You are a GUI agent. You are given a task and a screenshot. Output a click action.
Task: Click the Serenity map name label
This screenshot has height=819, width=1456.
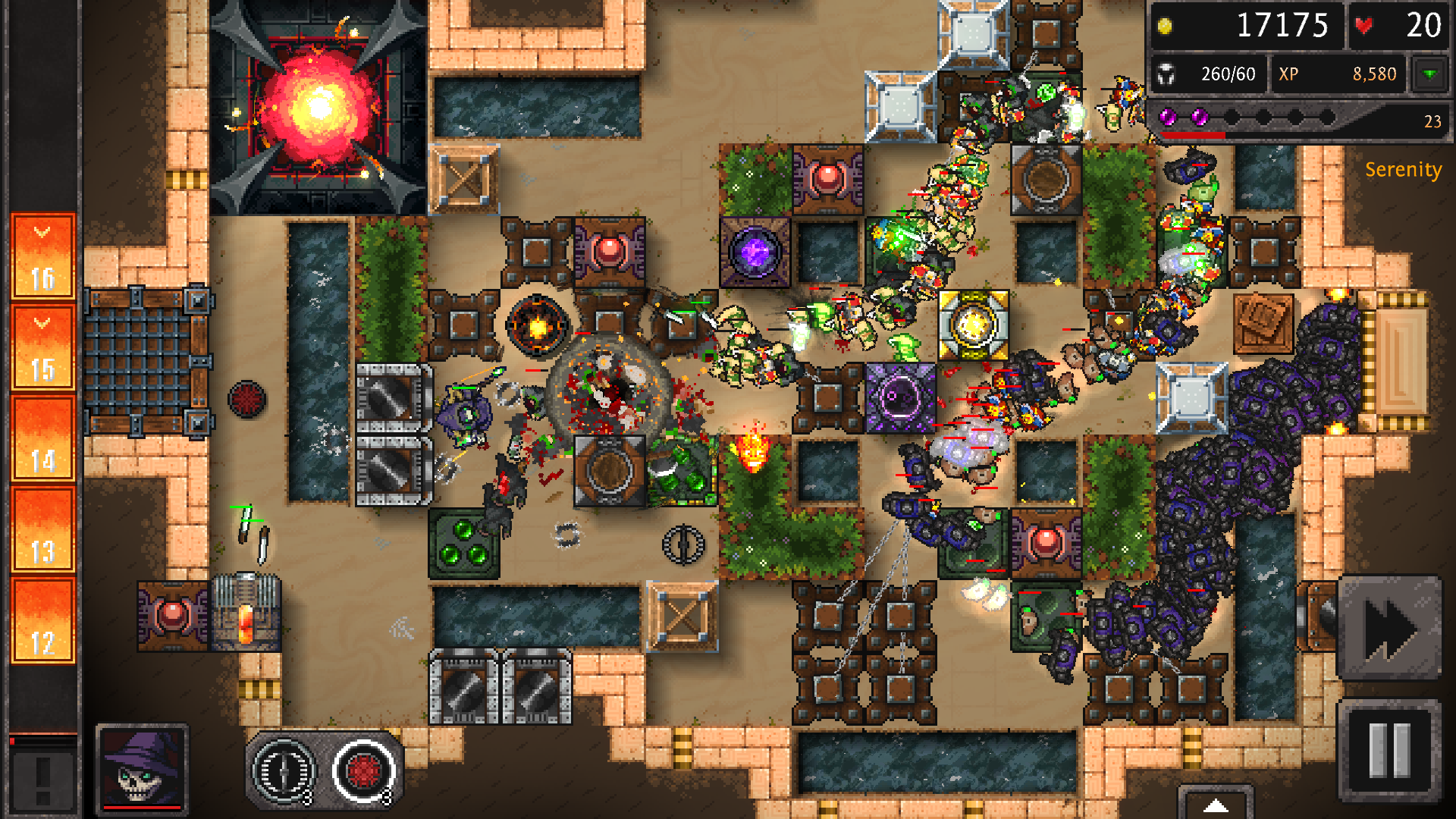coord(1404,170)
